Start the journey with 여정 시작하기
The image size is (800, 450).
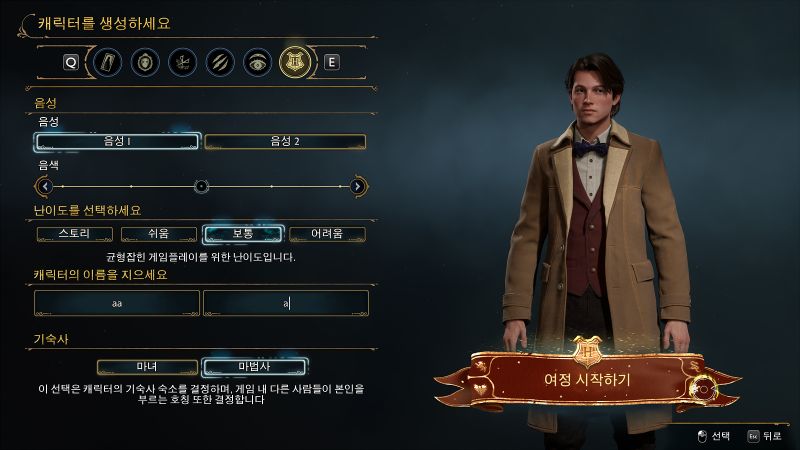(586, 380)
